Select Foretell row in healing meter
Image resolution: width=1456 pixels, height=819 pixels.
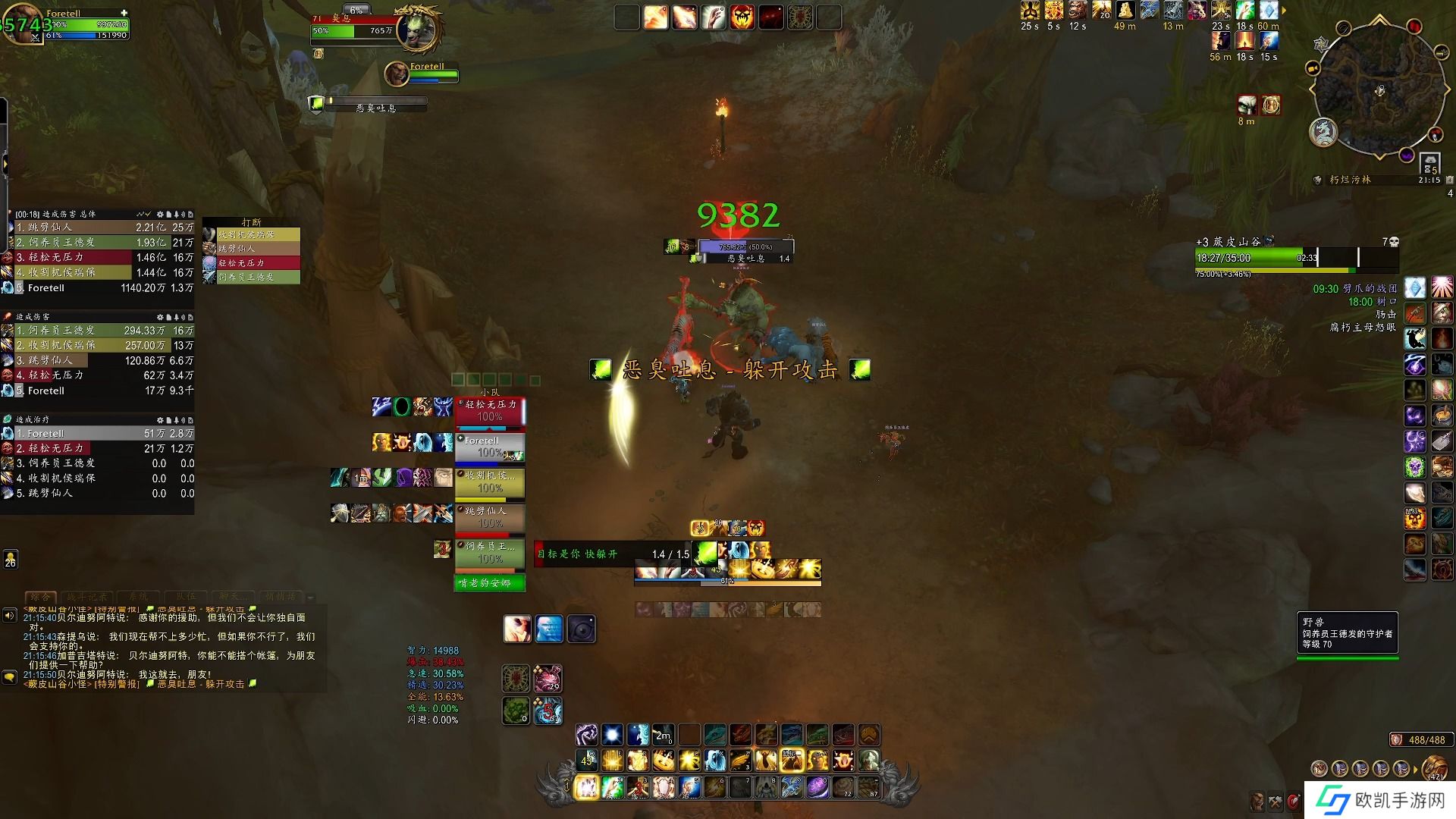(99, 434)
